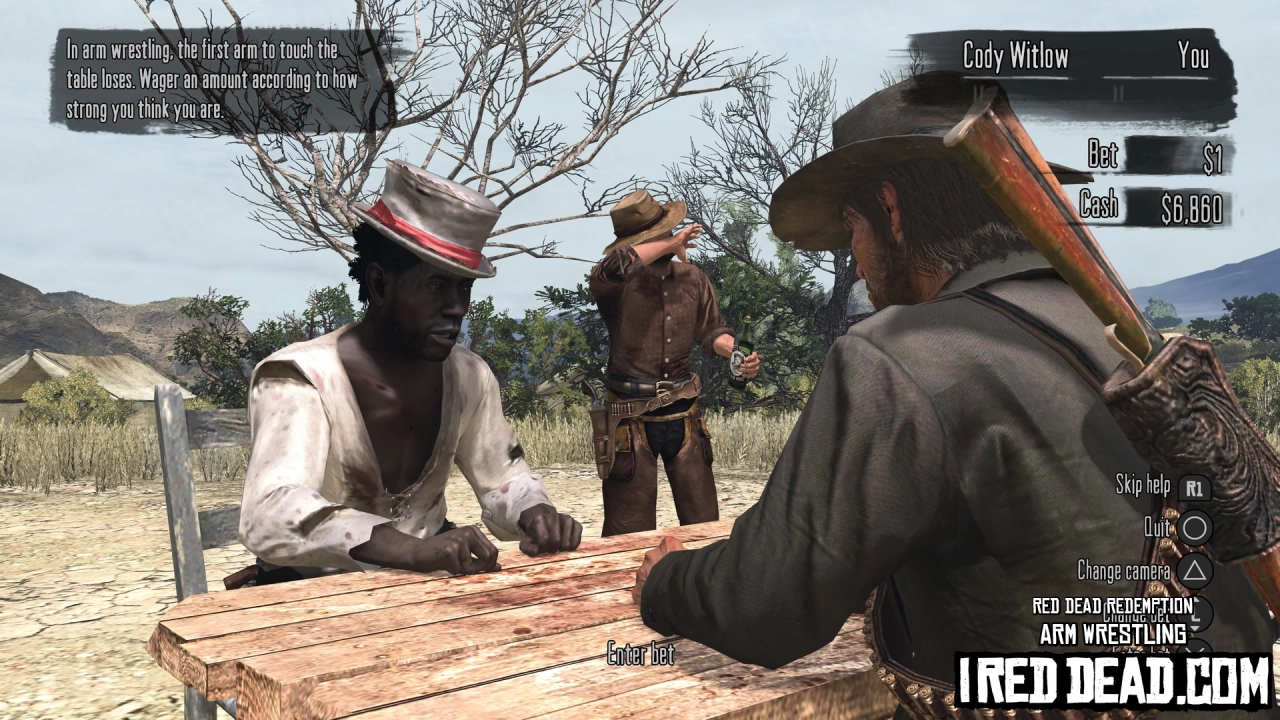Click the Change camera label

coord(1123,569)
